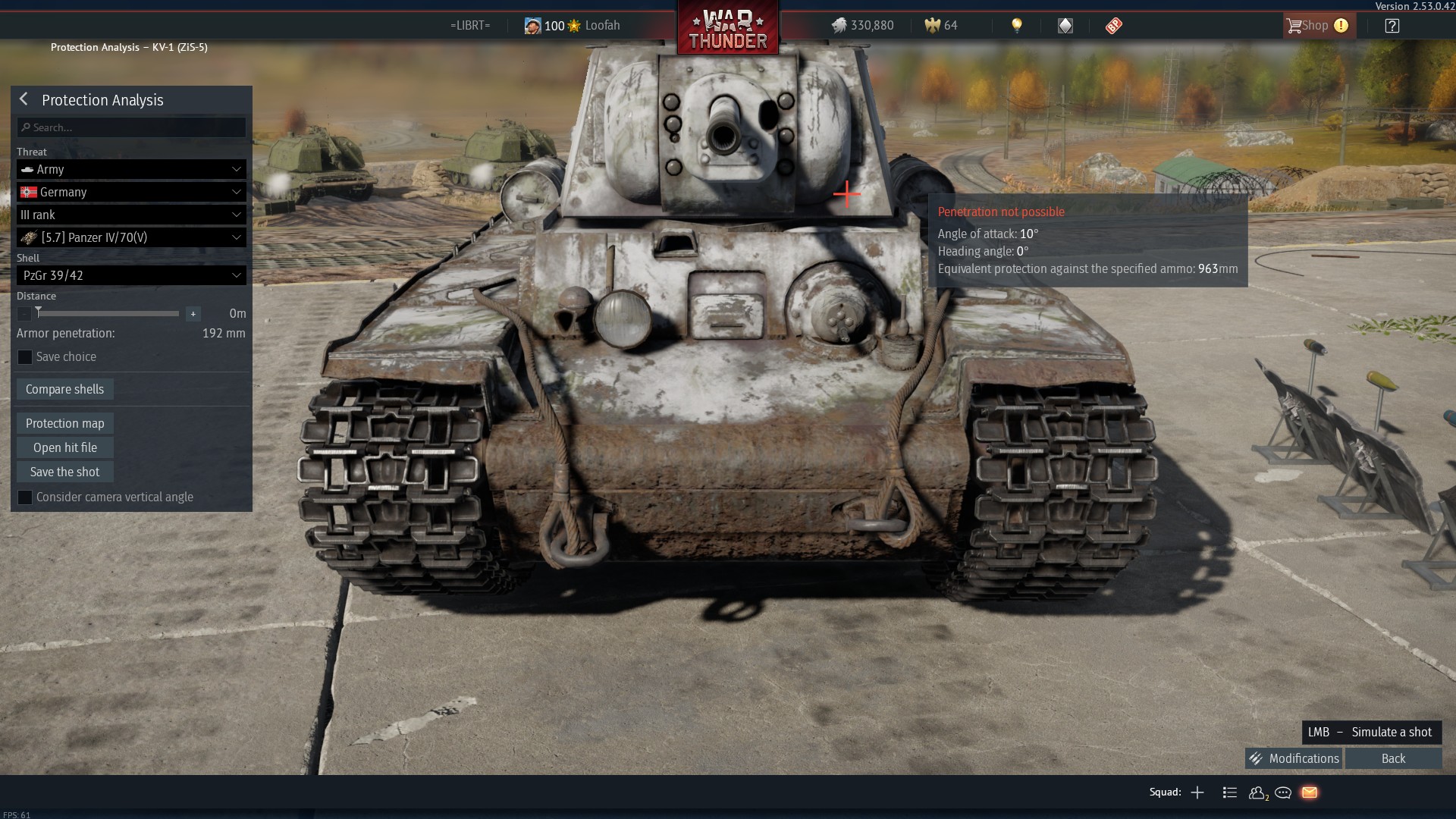Click the Search input field
The height and width of the screenshot is (819, 1456).
pyautogui.click(x=131, y=127)
